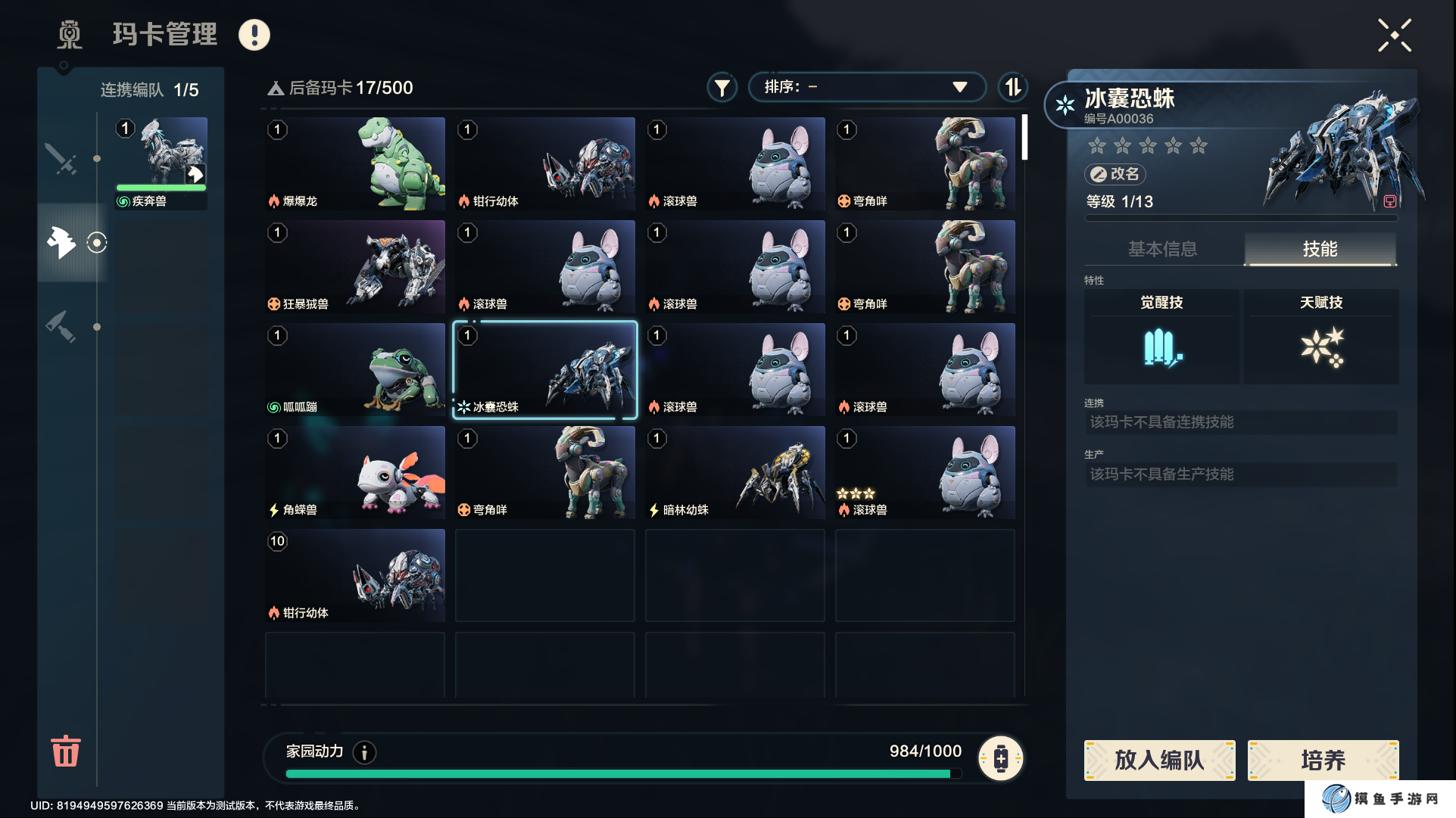Click the red trash can icon
1456x818 pixels.
point(66,751)
